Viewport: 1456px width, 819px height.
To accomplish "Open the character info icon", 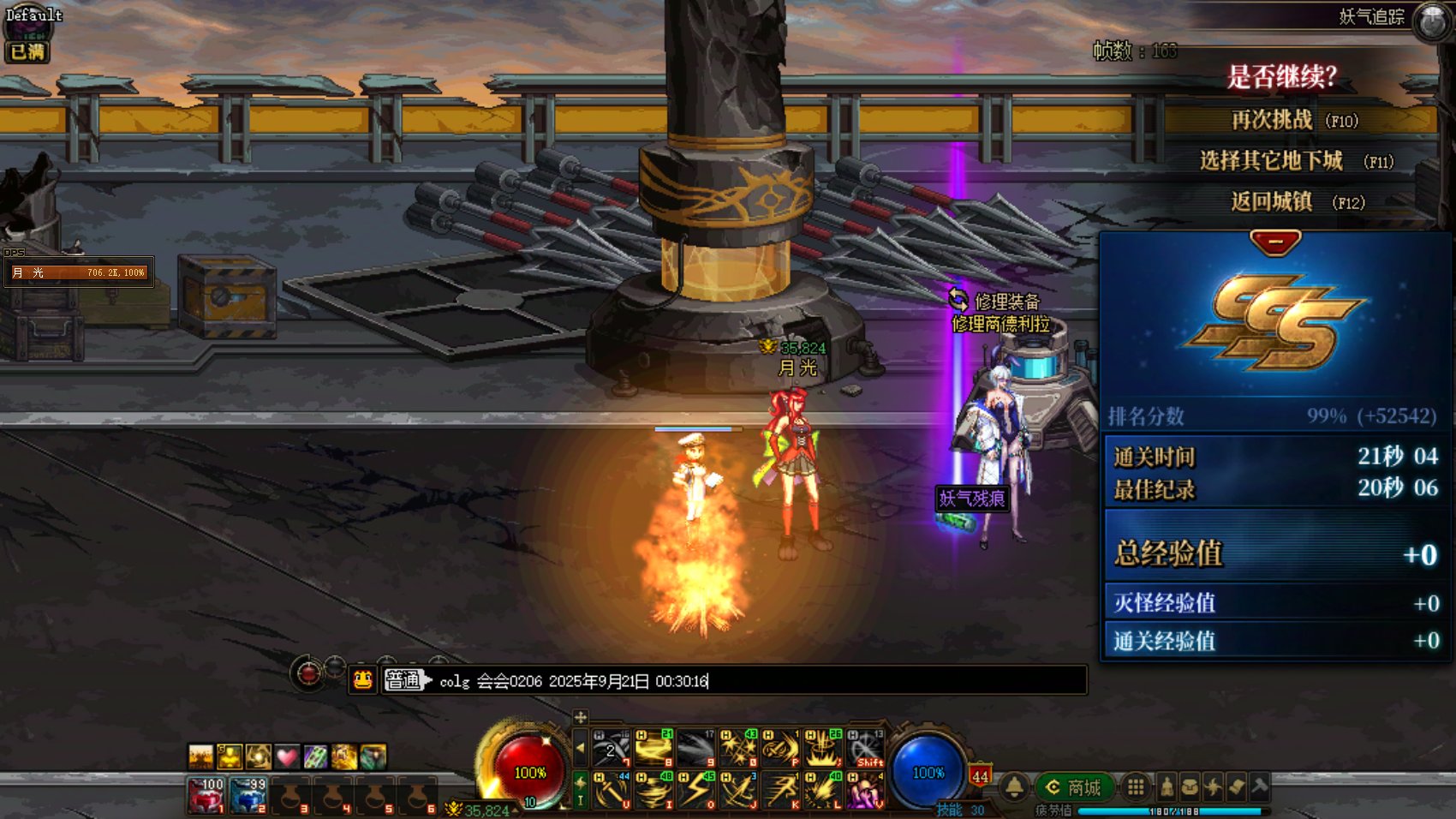I will 1167,786.
